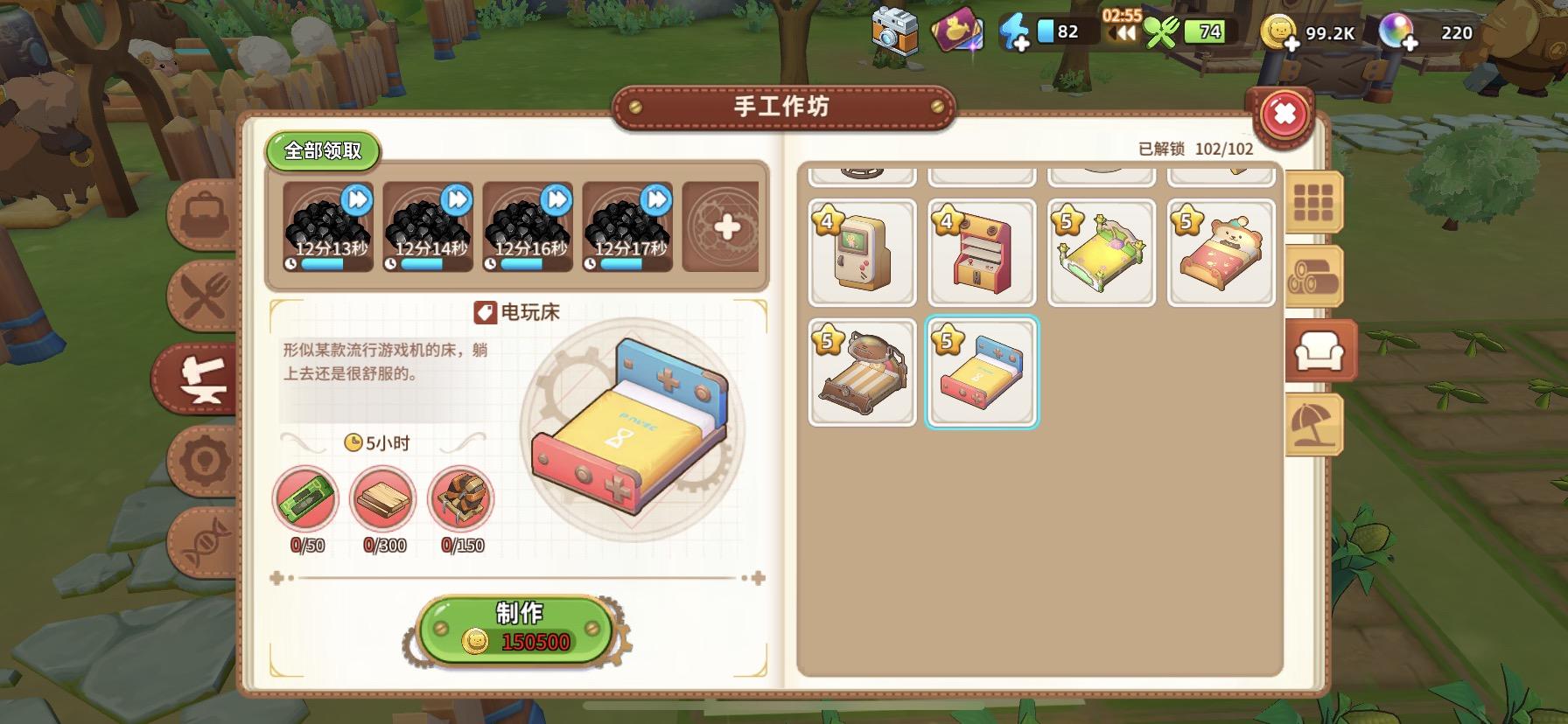This screenshot has height=724, width=1568.
Task: Select the Game Boy styled furniture thumbnail
Action: [x=862, y=253]
